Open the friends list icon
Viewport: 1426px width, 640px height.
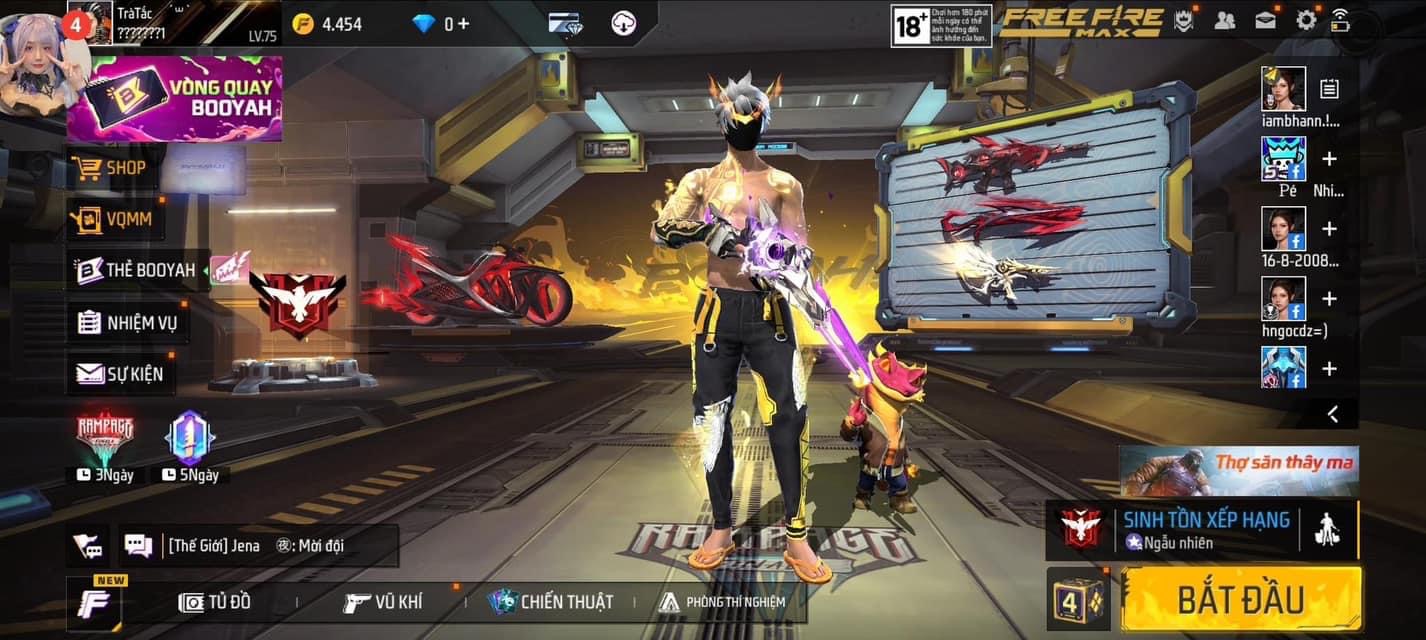pyautogui.click(x=1224, y=20)
